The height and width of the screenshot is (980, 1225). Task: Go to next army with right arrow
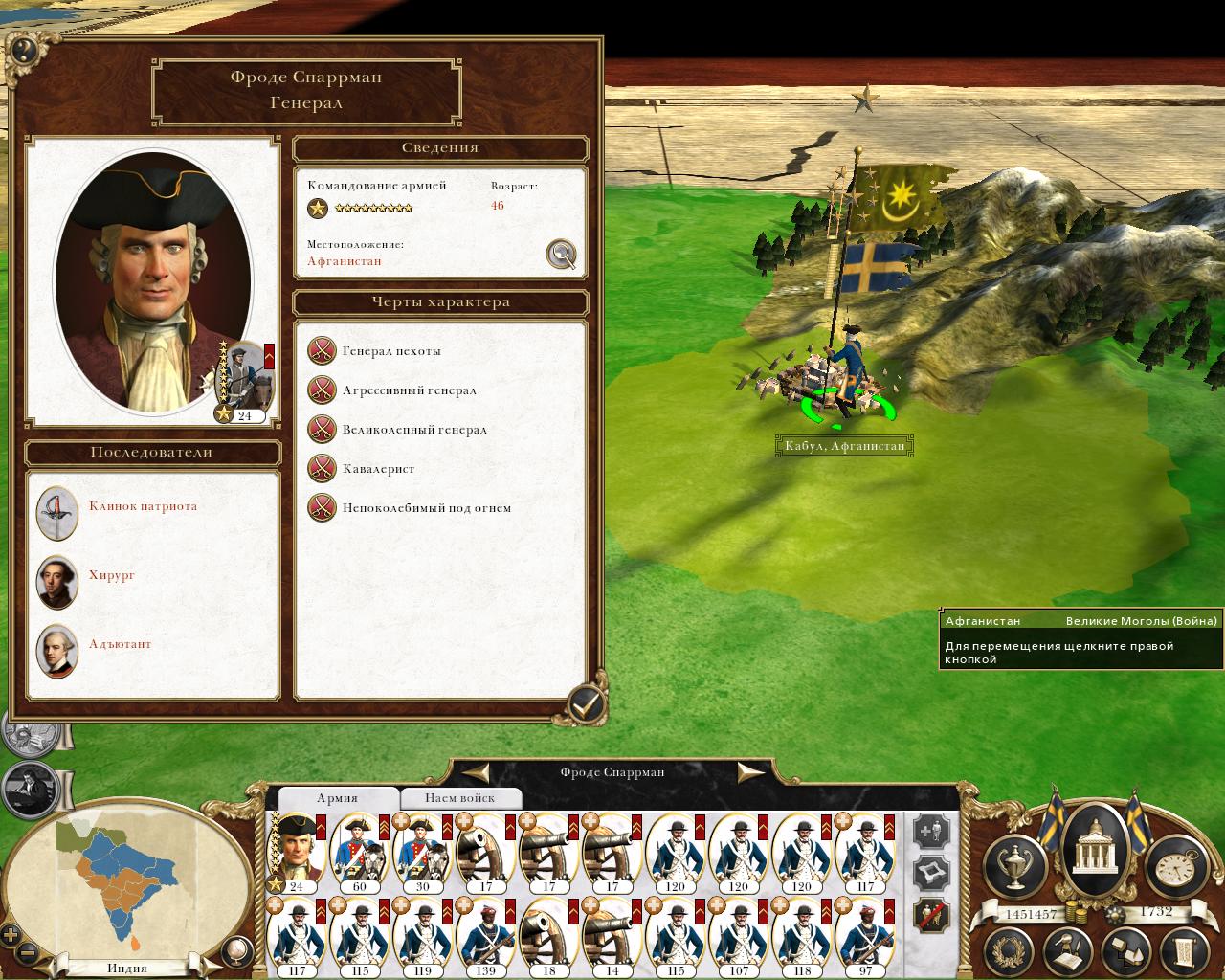click(x=749, y=772)
